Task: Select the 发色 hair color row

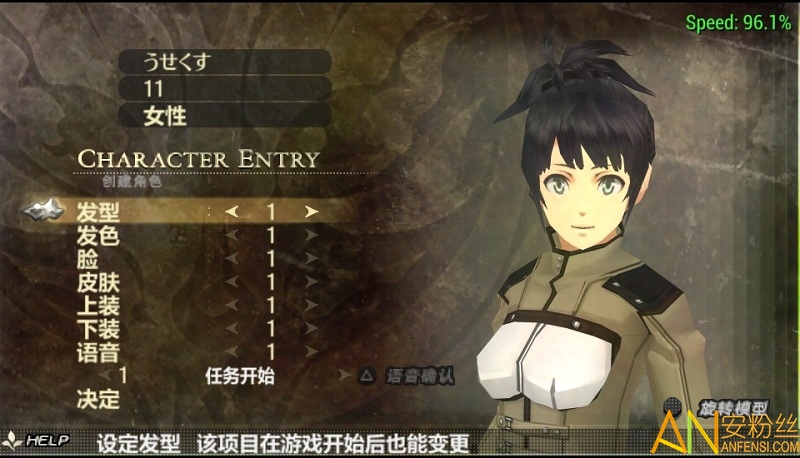Action: pyautogui.click(x=98, y=236)
